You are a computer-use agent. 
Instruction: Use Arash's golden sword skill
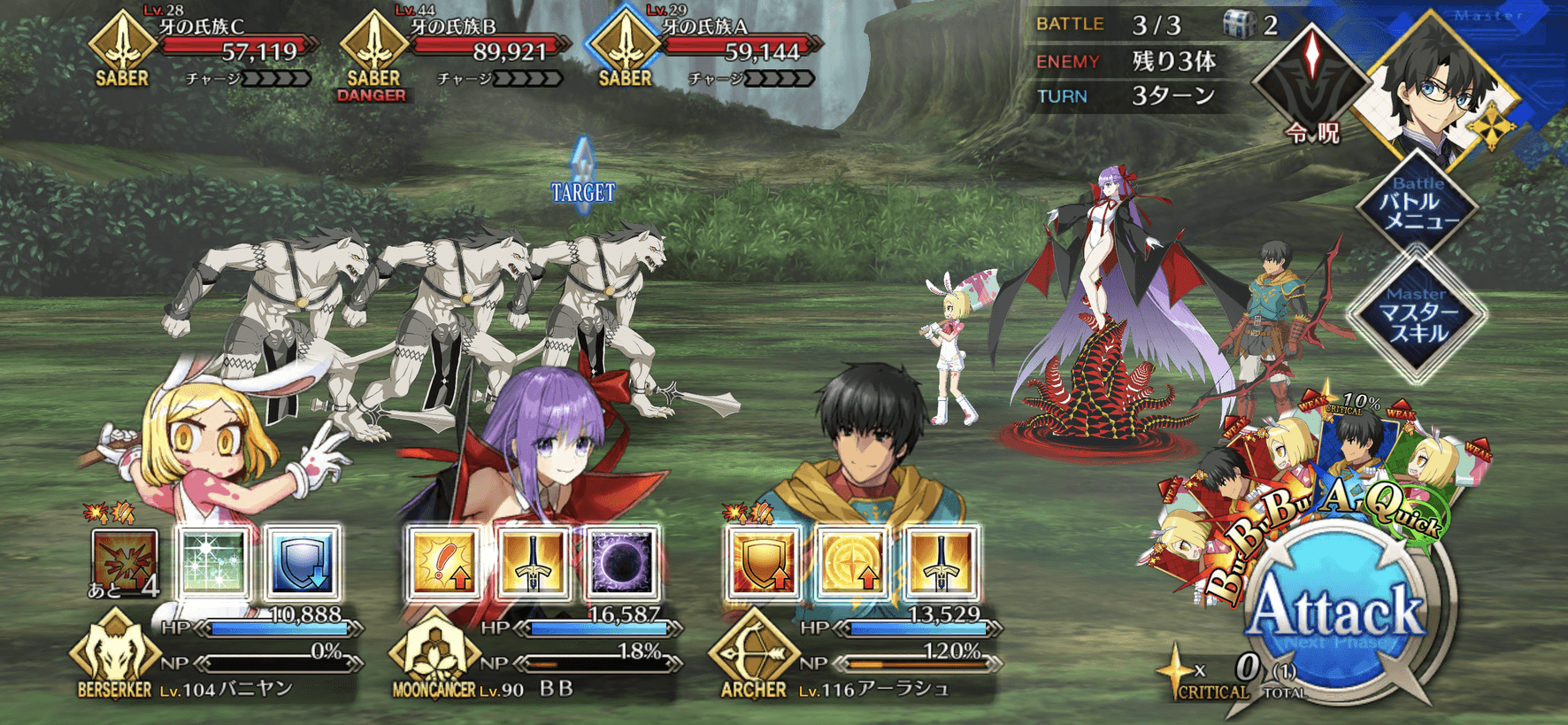(941, 563)
